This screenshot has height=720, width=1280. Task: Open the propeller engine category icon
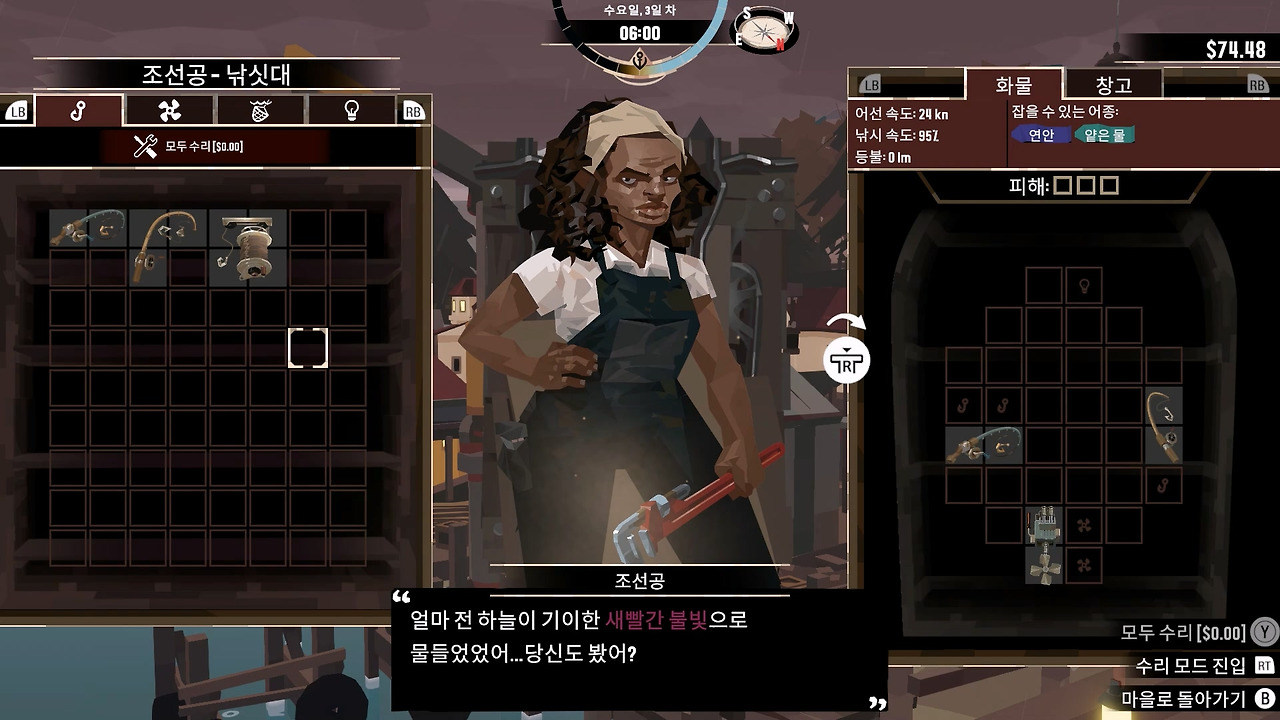(x=168, y=110)
